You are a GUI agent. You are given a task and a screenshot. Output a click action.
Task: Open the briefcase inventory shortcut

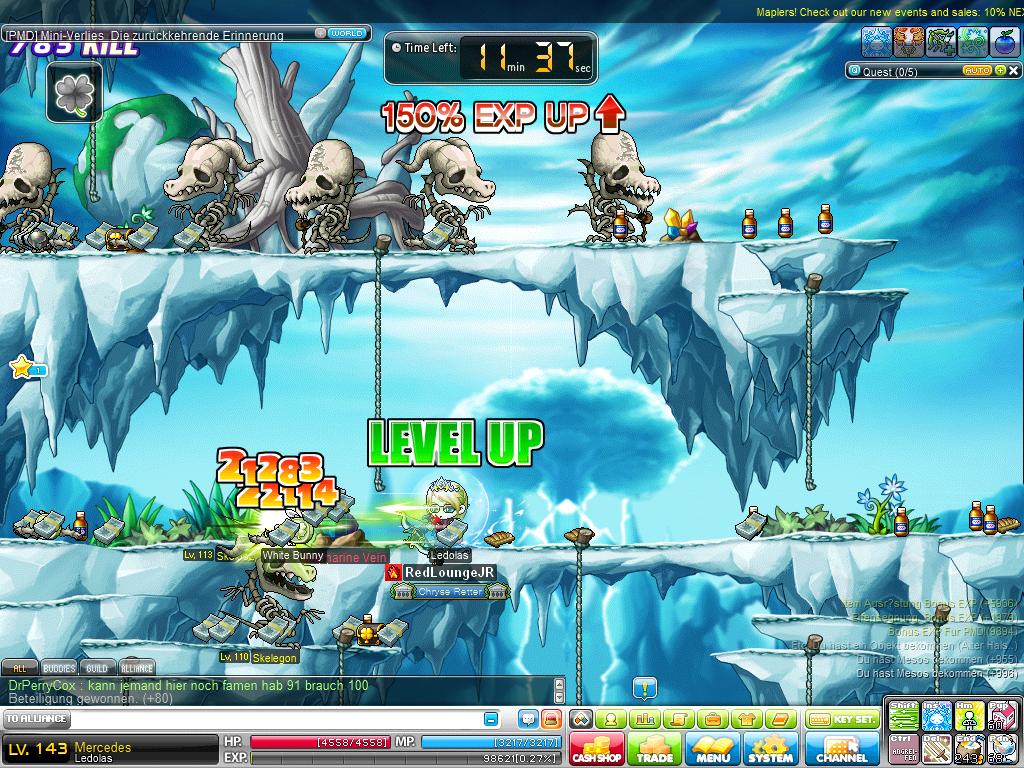tap(712, 719)
